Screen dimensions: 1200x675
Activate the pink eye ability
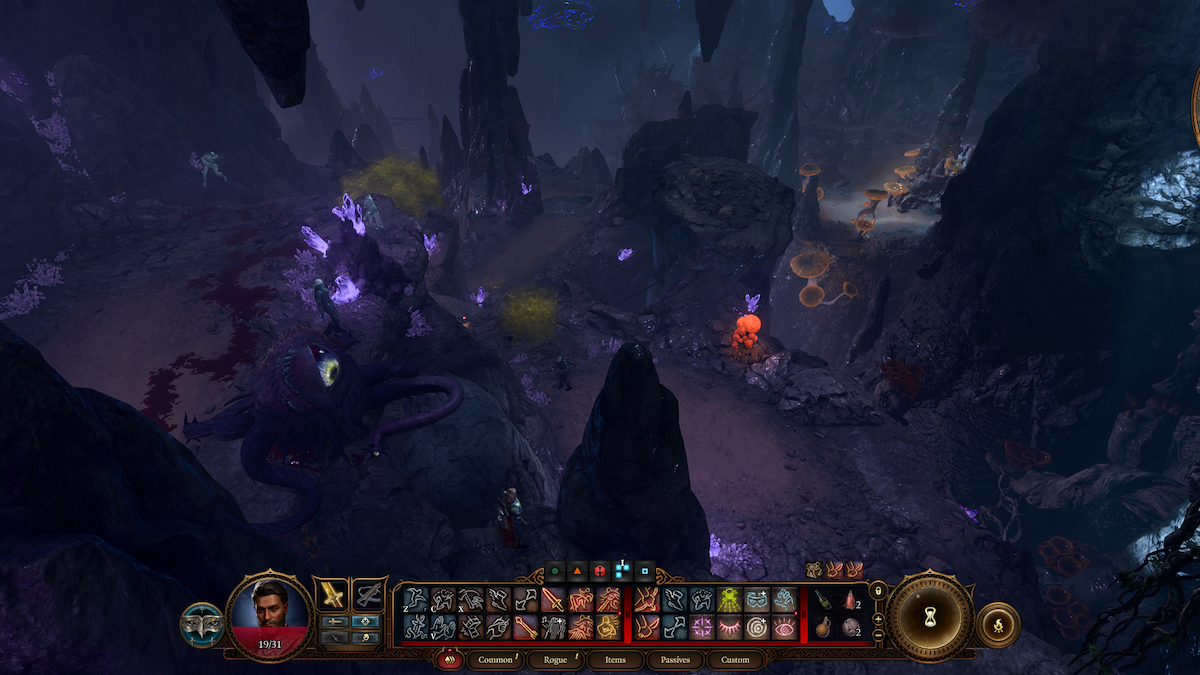pyautogui.click(x=783, y=627)
